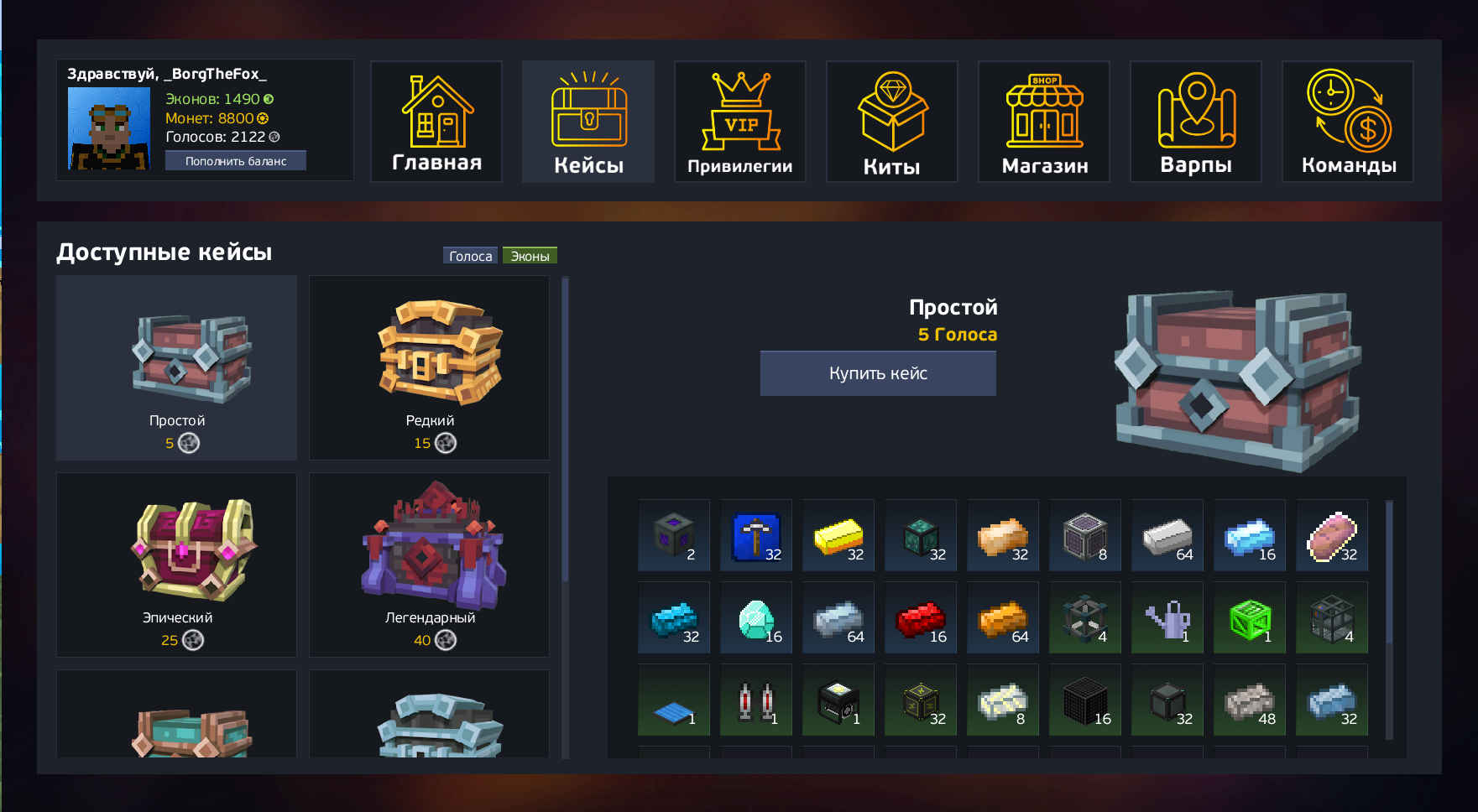This screenshot has width=1478, height=812.
Task: Switch to the Эконы filter tab
Action: (530, 256)
